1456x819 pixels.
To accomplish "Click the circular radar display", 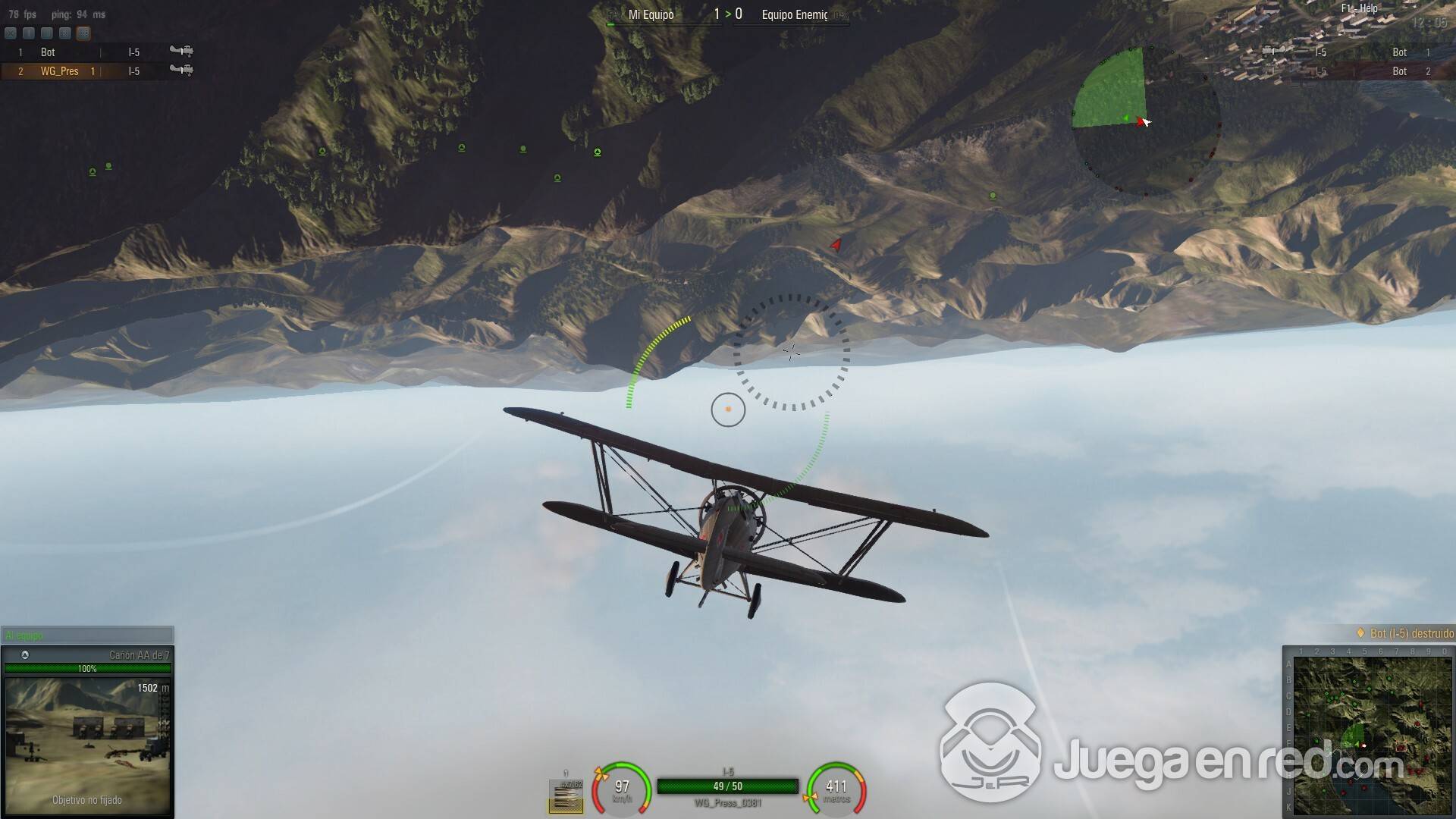I will [1145, 121].
